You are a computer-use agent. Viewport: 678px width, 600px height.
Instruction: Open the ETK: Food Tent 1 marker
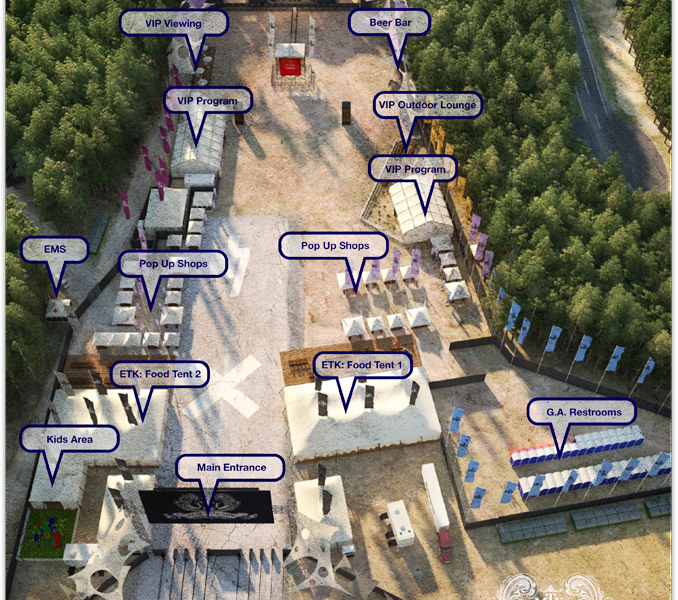pyautogui.click(x=361, y=366)
